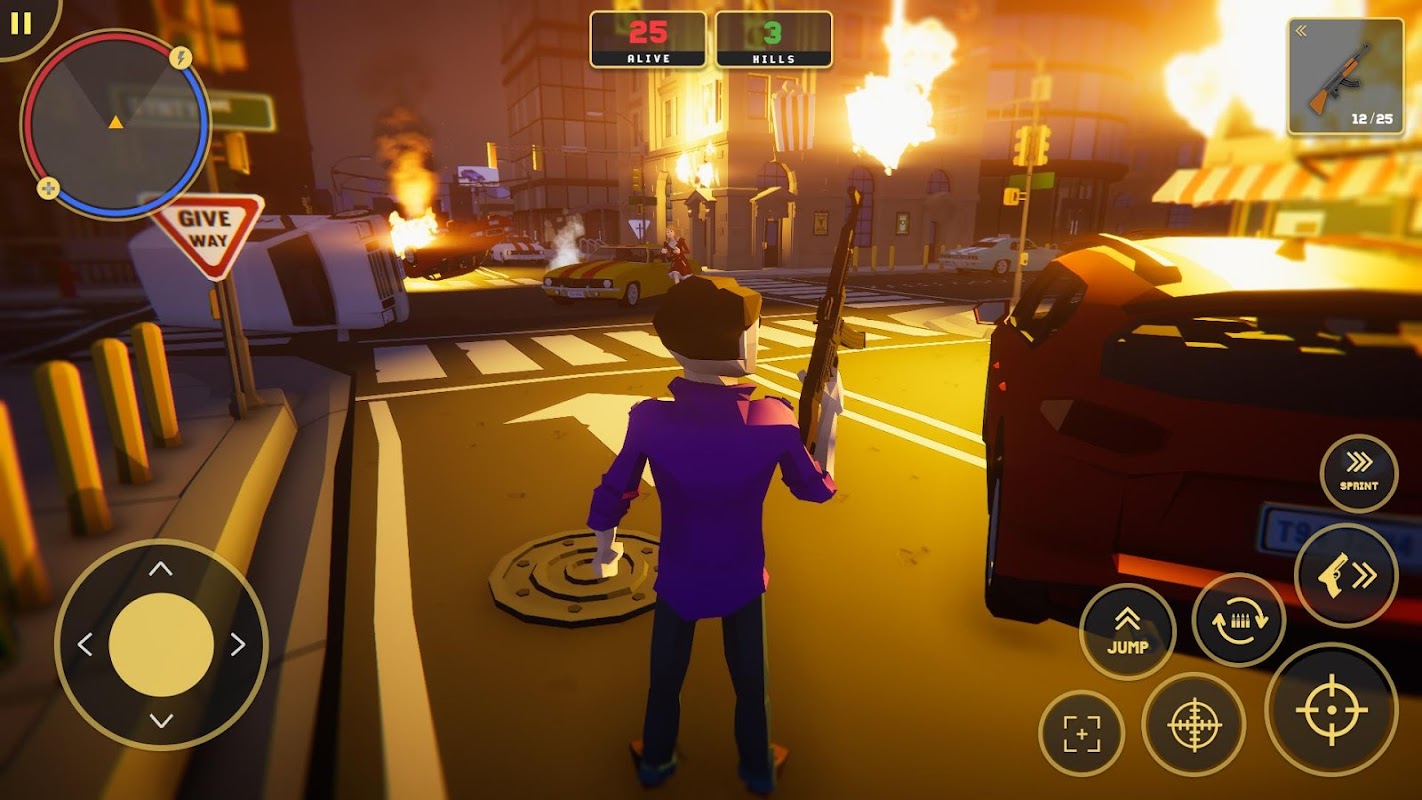
Task: Pause the game
Action: [x=20, y=22]
